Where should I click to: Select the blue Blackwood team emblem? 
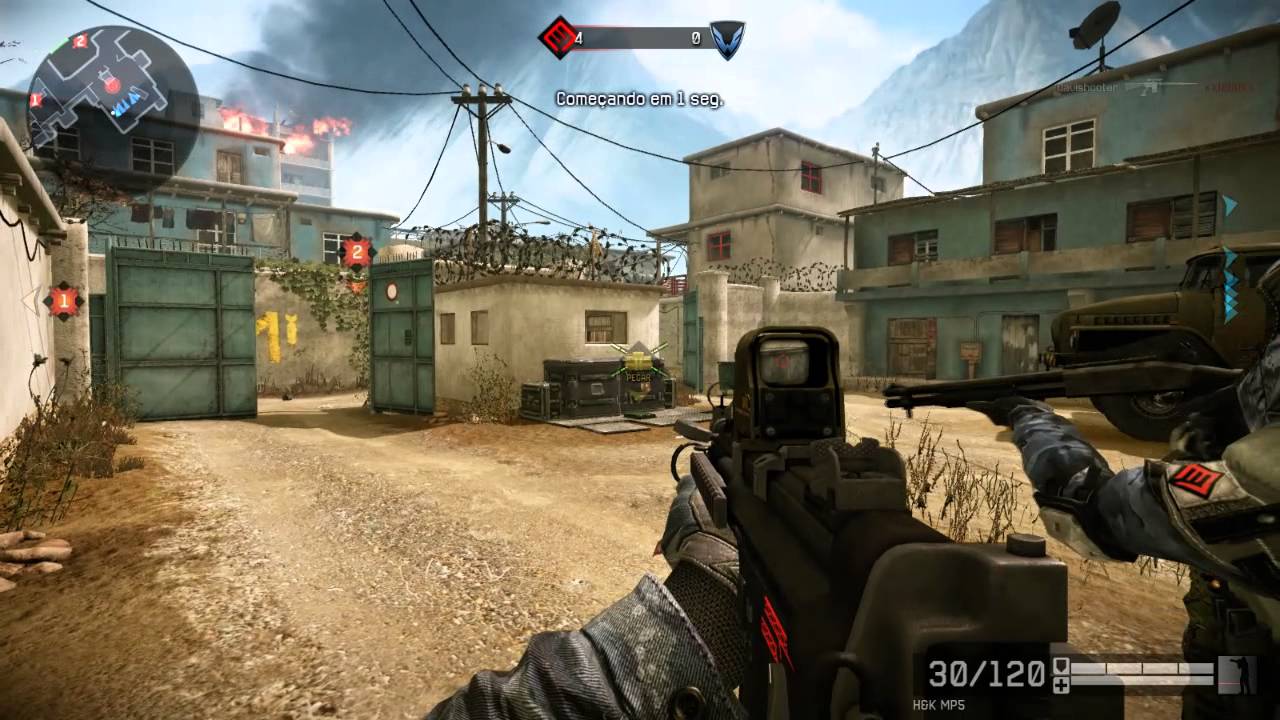click(727, 39)
